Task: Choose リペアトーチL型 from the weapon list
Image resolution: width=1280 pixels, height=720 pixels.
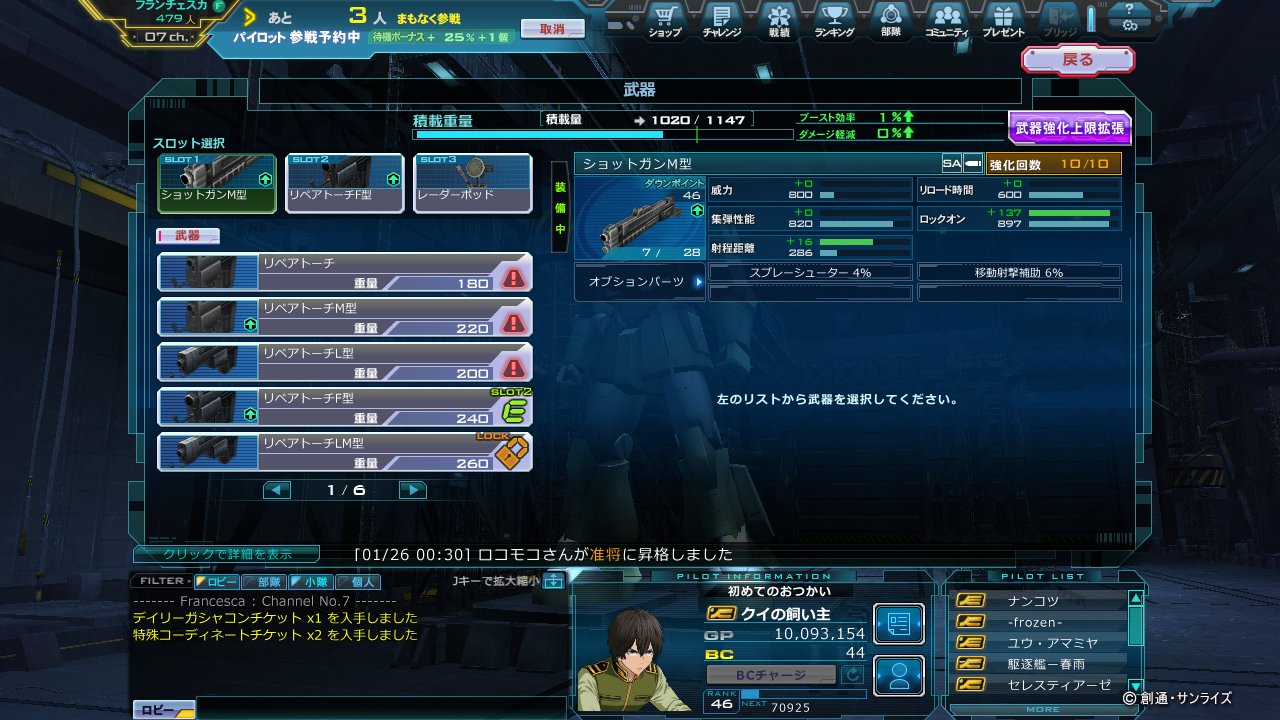Action: coord(345,362)
